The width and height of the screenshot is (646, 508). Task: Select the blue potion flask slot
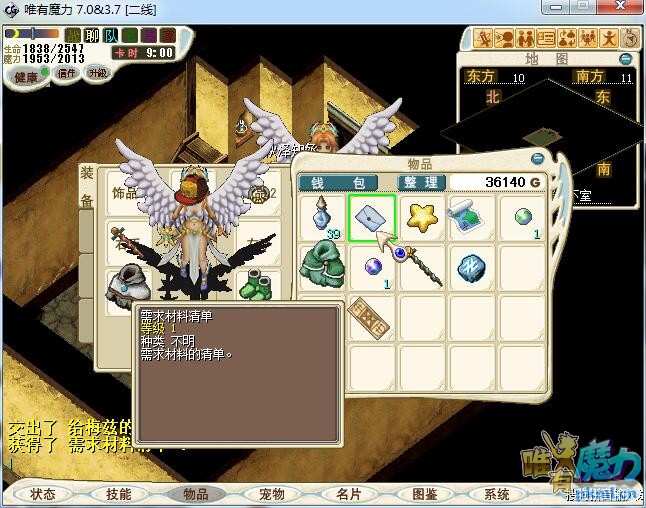(x=322, y=217)
